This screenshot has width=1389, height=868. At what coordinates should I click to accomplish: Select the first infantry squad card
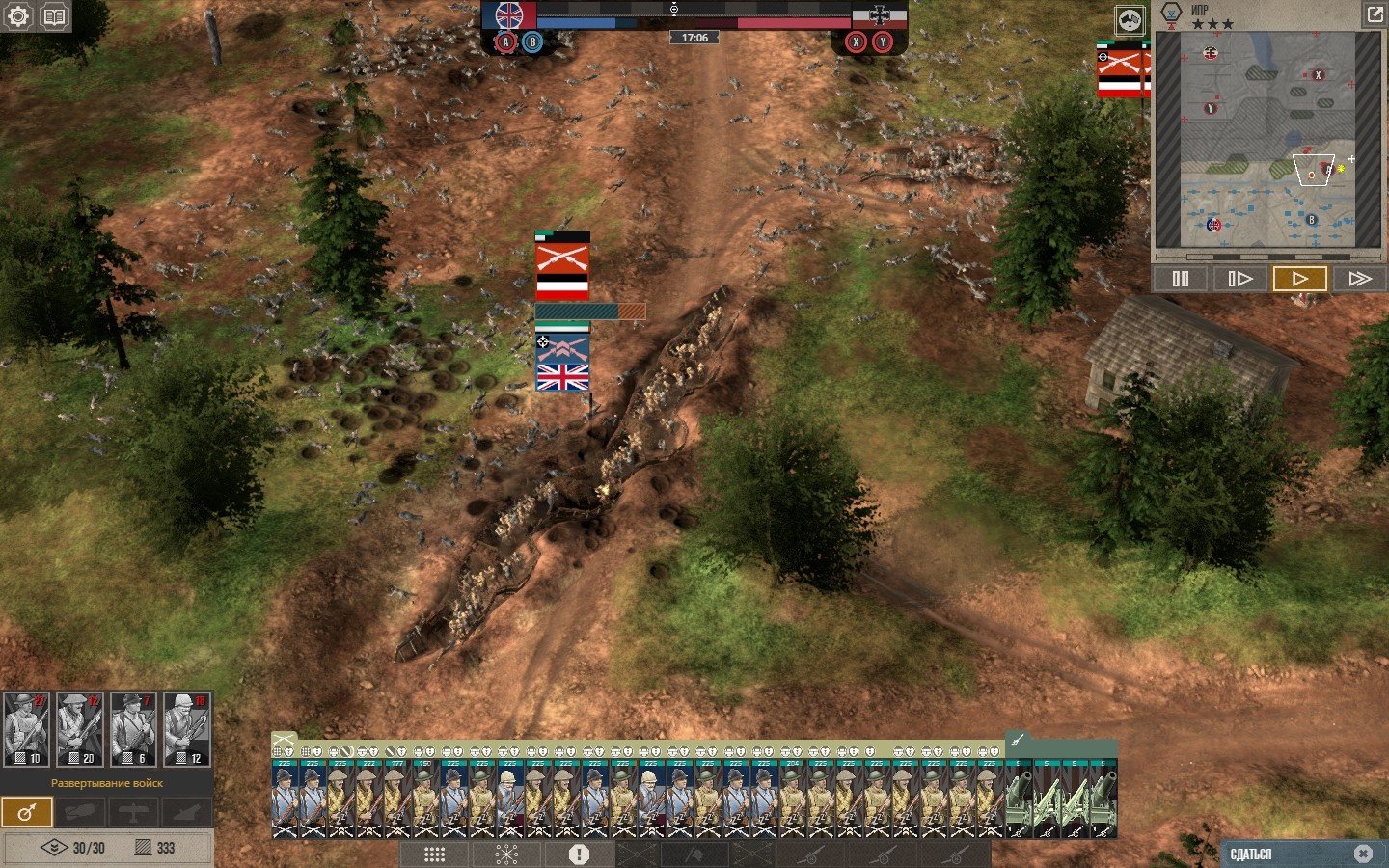(285, 799)
